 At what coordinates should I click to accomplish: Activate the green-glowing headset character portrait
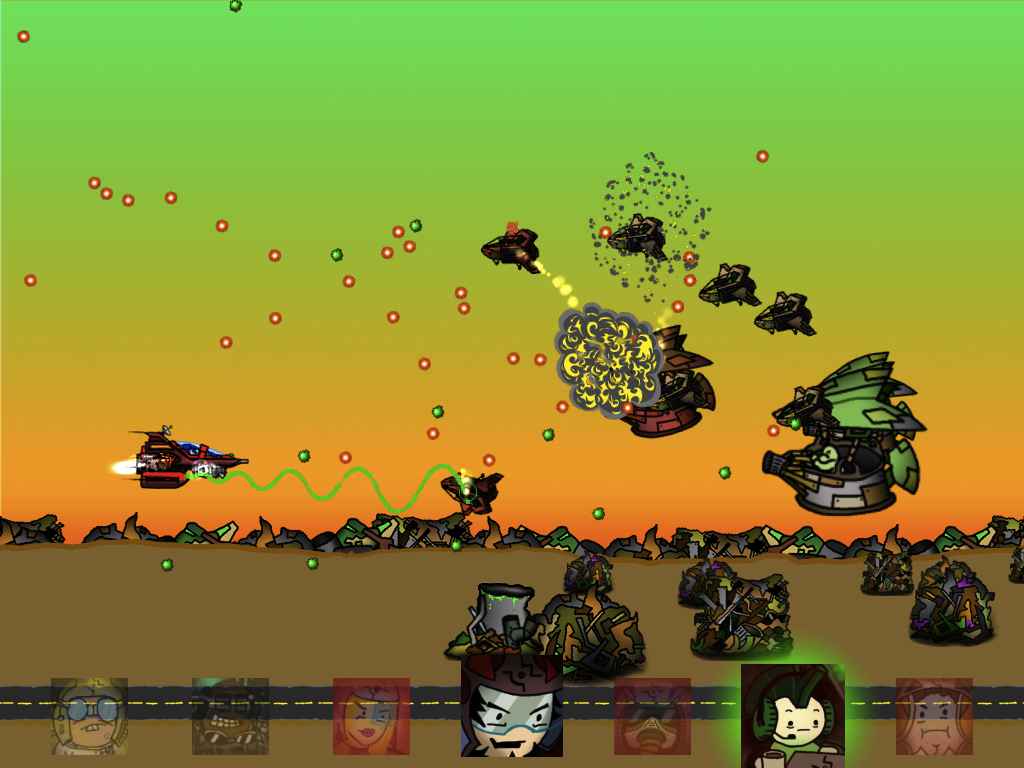[x=792, y=714]
